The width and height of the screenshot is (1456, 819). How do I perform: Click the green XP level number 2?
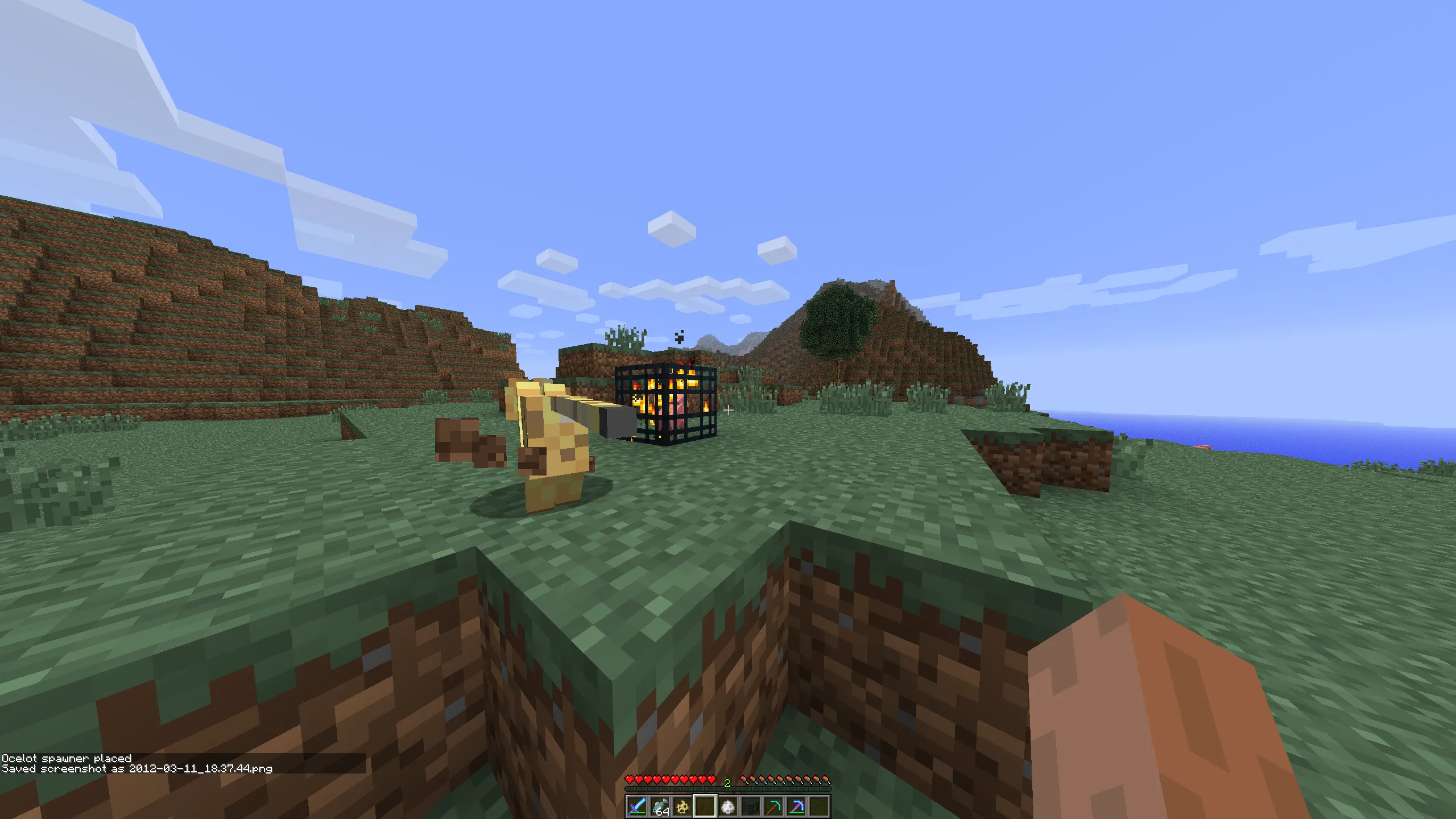727,783
